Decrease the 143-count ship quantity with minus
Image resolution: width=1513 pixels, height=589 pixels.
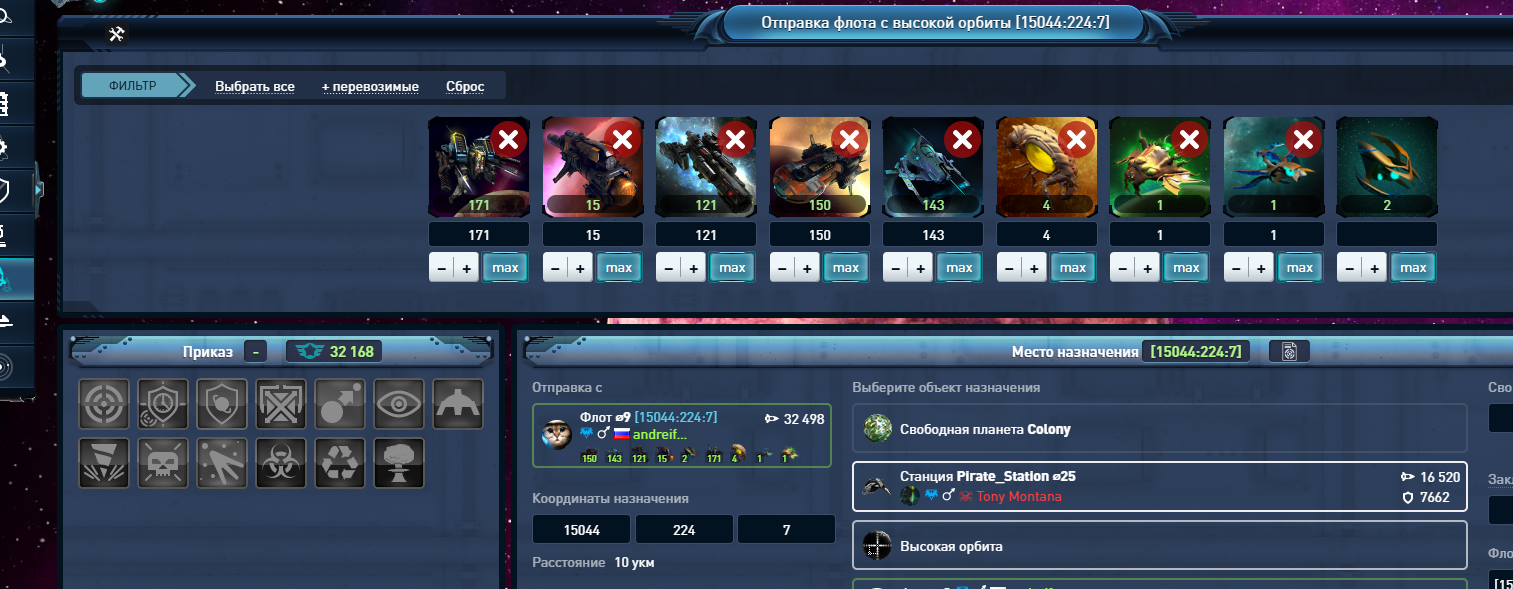895,268
